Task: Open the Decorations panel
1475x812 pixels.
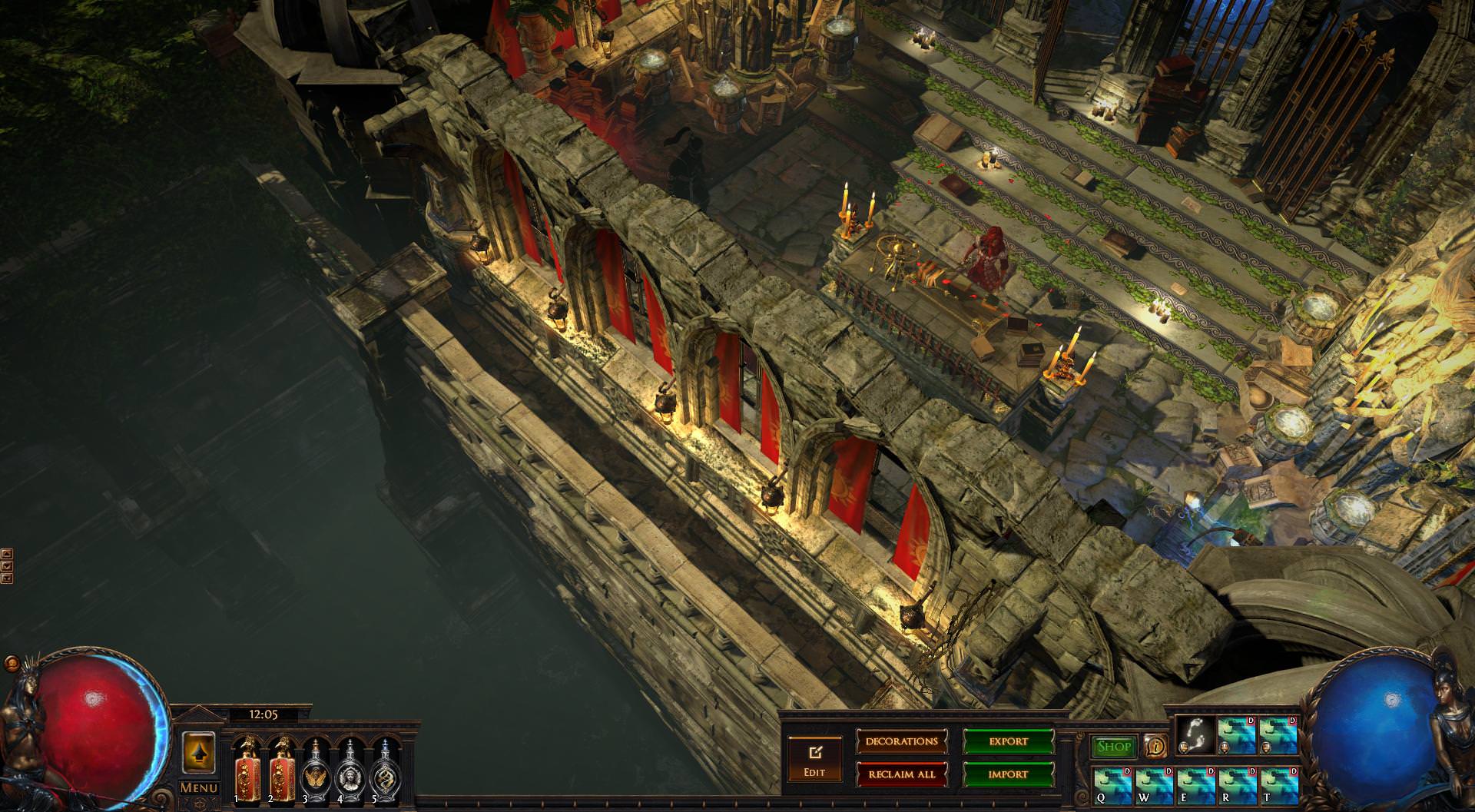Action: click(902, 742)
